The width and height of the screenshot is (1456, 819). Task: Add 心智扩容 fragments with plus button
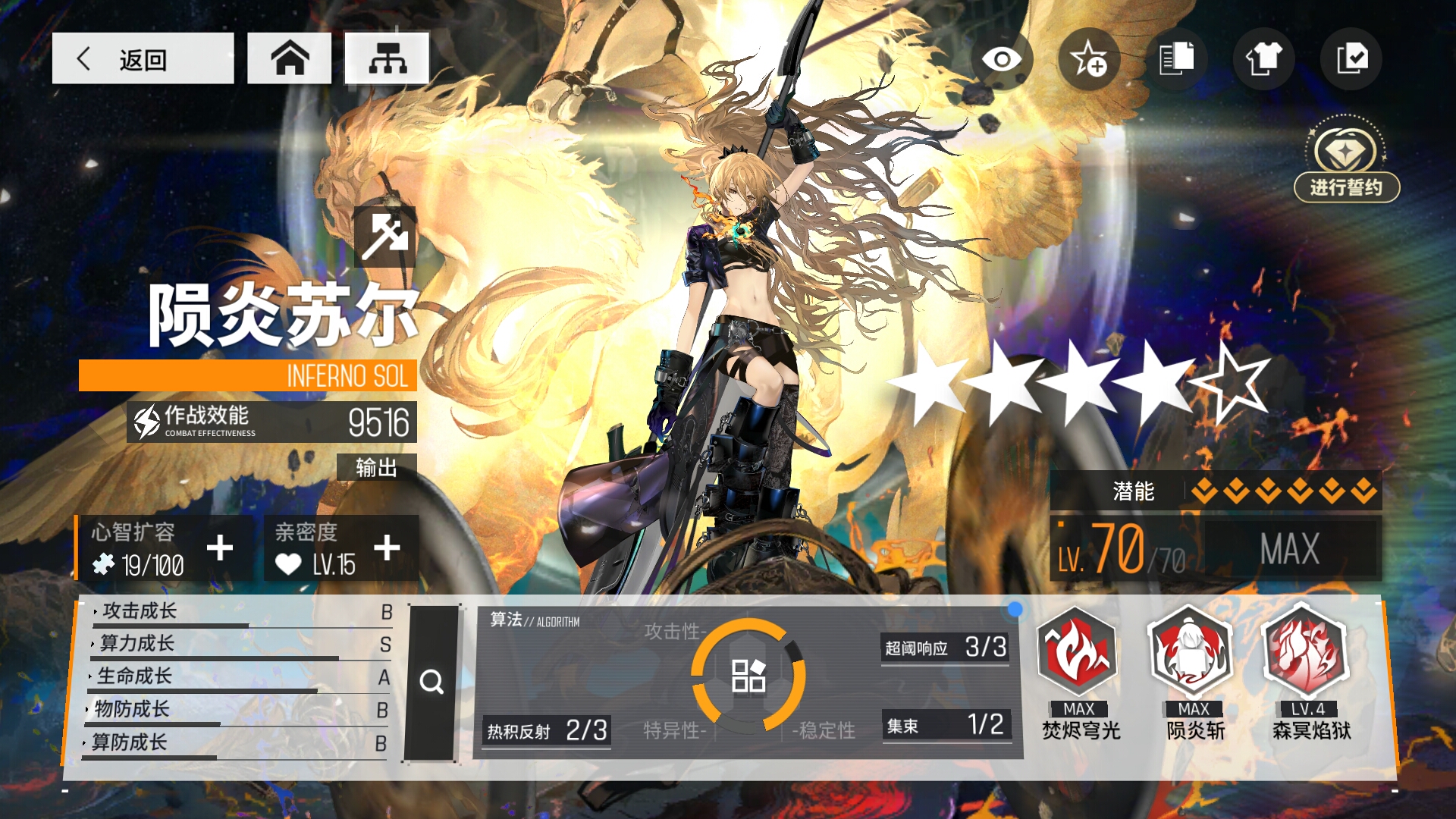pyautogui.click(x=220, y=548)
